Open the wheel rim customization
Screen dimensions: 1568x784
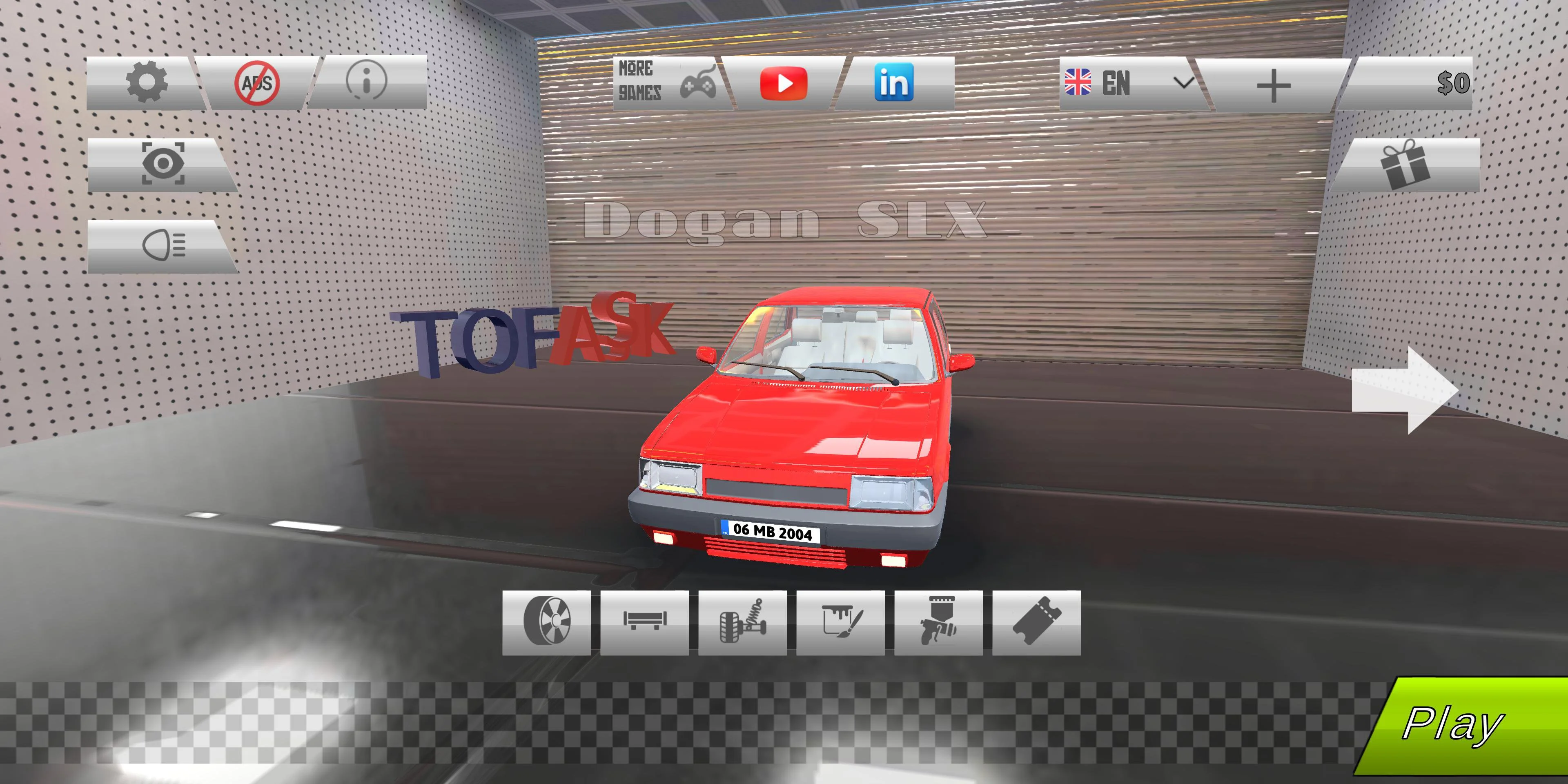547,621
